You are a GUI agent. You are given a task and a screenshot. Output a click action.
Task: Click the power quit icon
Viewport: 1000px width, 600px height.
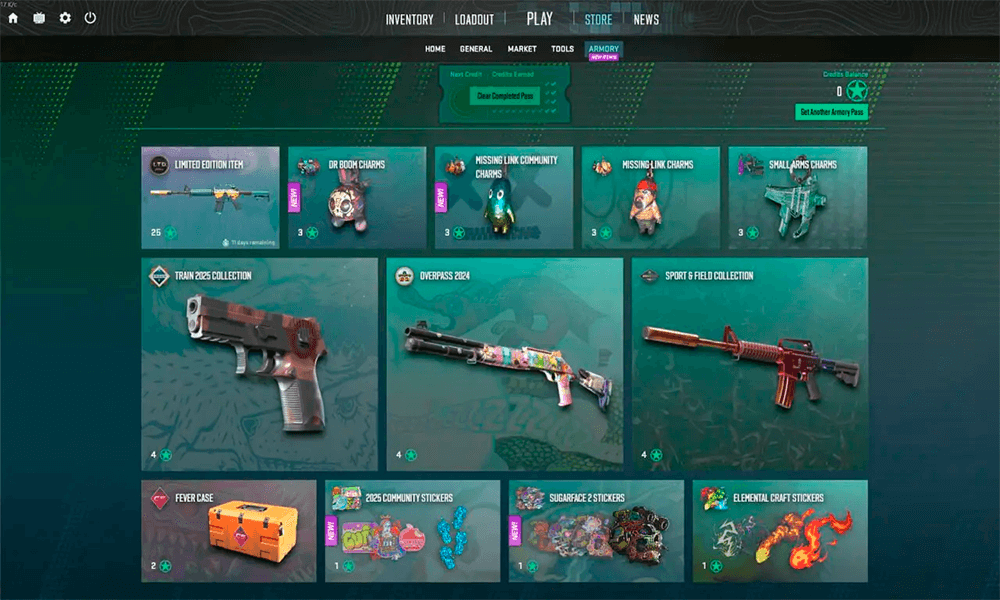tap(91, 18)
